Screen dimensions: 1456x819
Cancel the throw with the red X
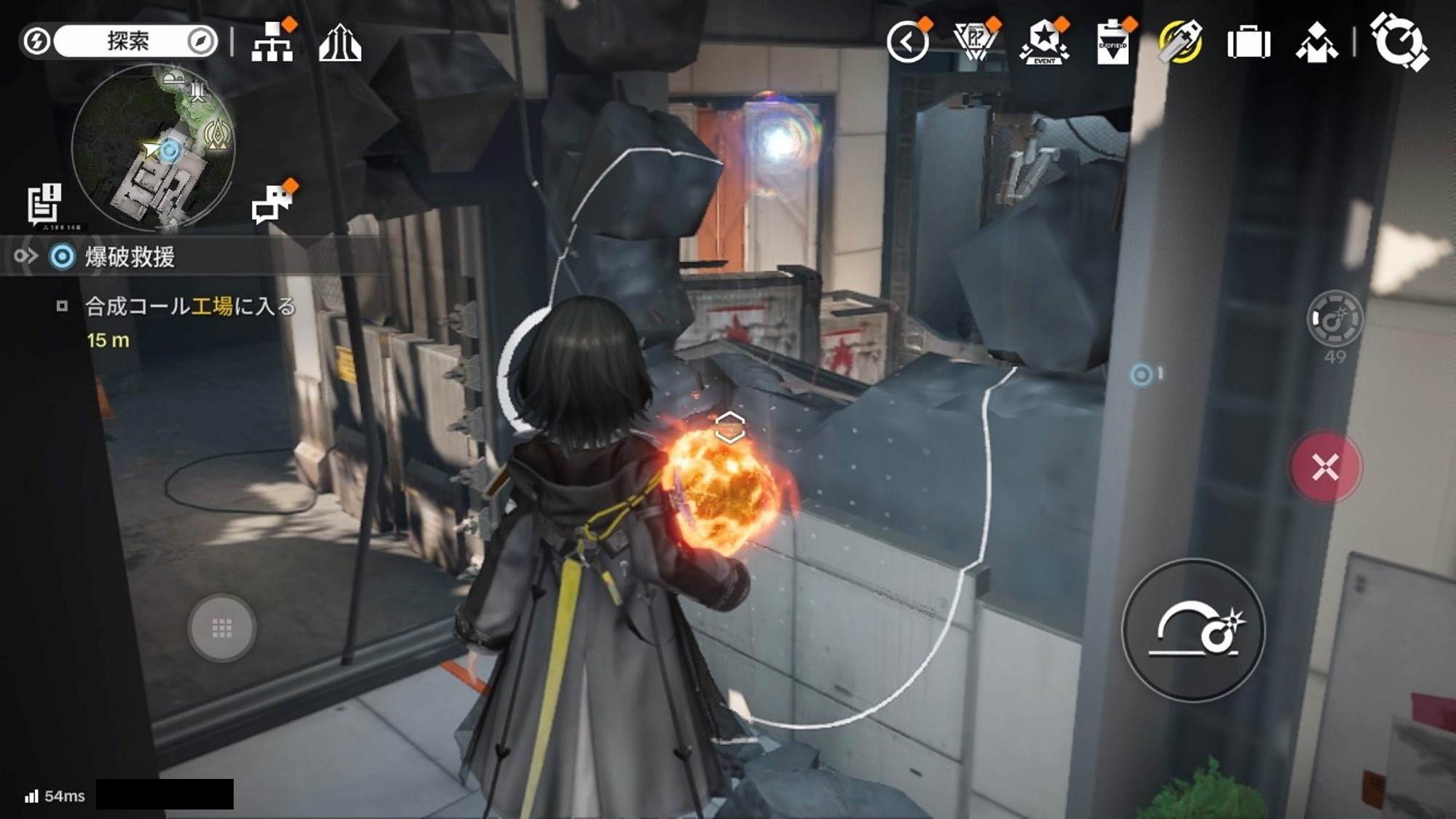coord(1325,467)
